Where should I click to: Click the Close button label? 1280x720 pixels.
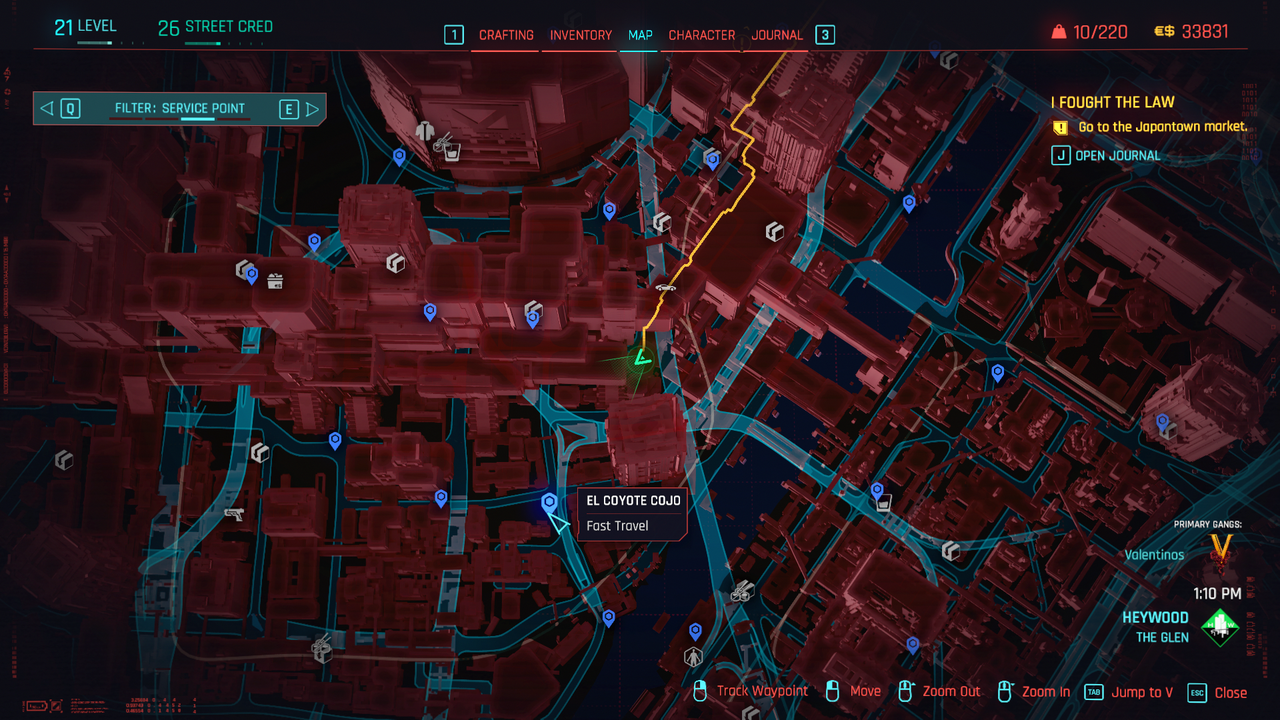tap(1230, 692)
